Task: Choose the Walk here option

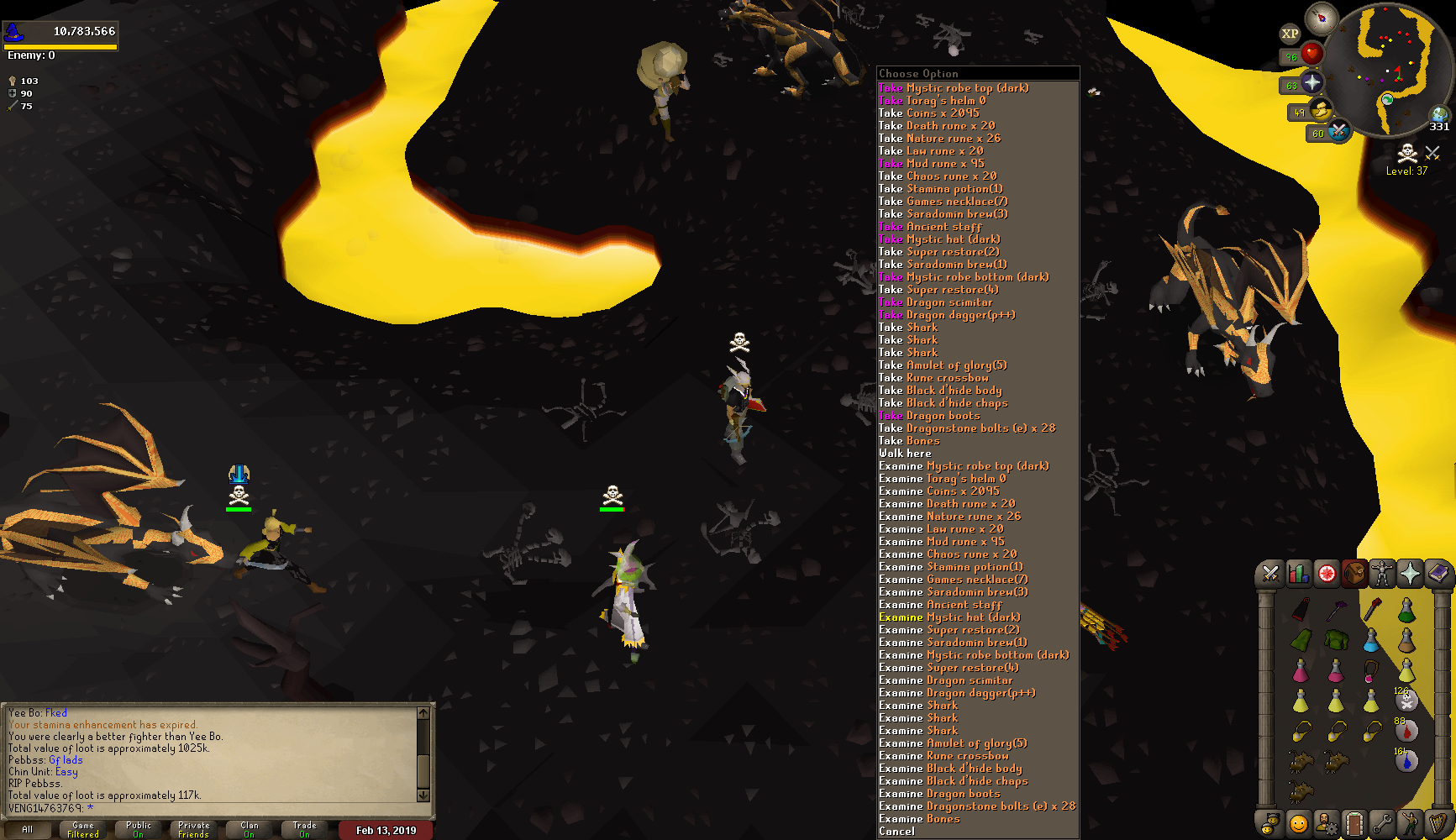Action: pyautogui.click(x=905, y=454)
